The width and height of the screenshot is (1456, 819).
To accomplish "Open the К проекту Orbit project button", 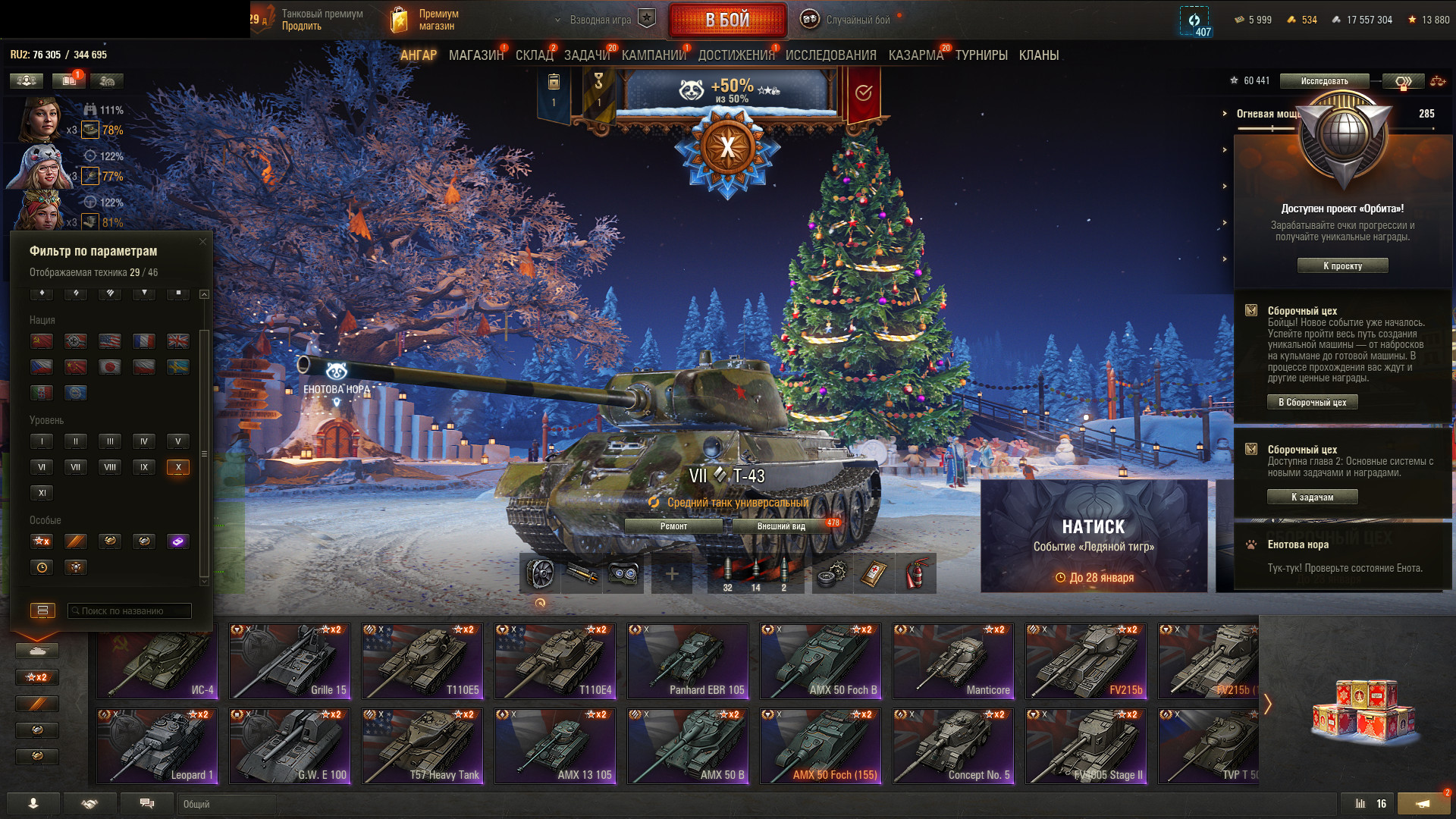I will point(1342,266).
